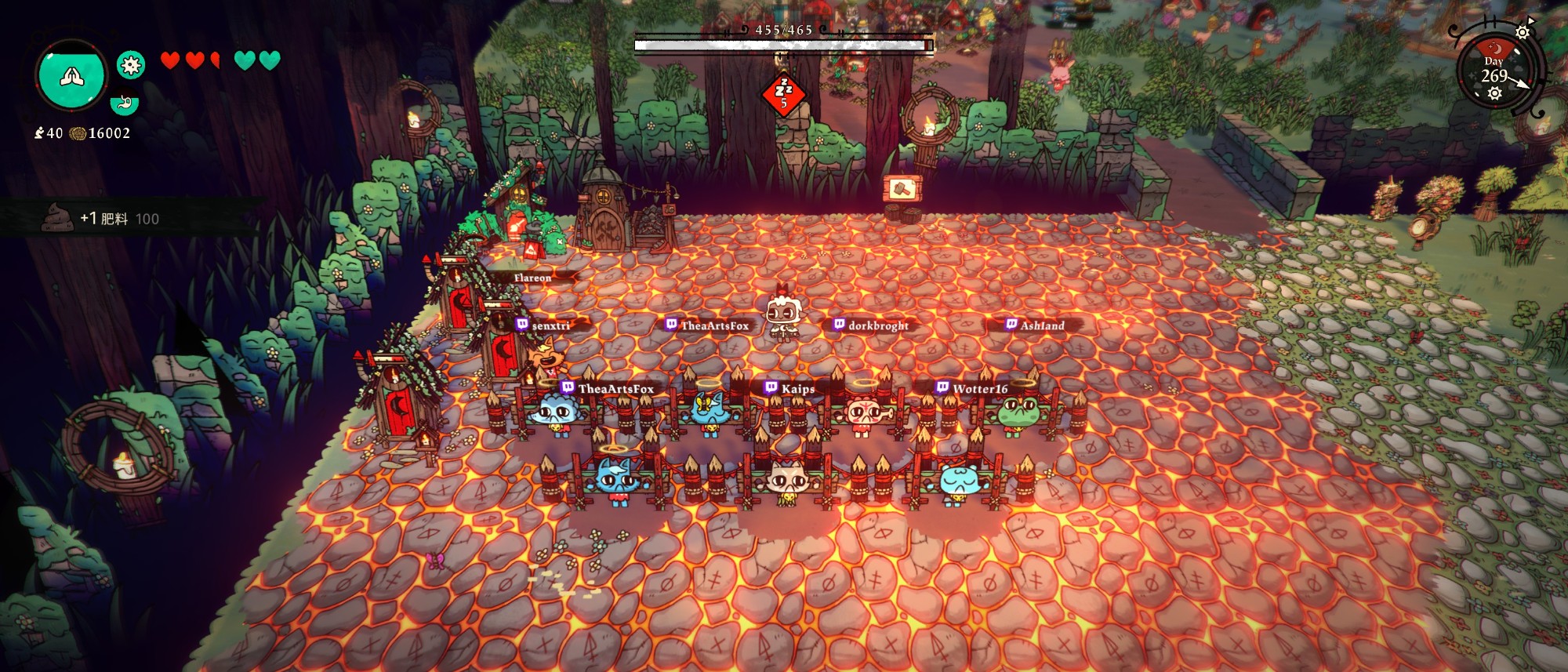Click the fertilizer pickup notification
The image size is (1568, 672).
tap(118, 219)
